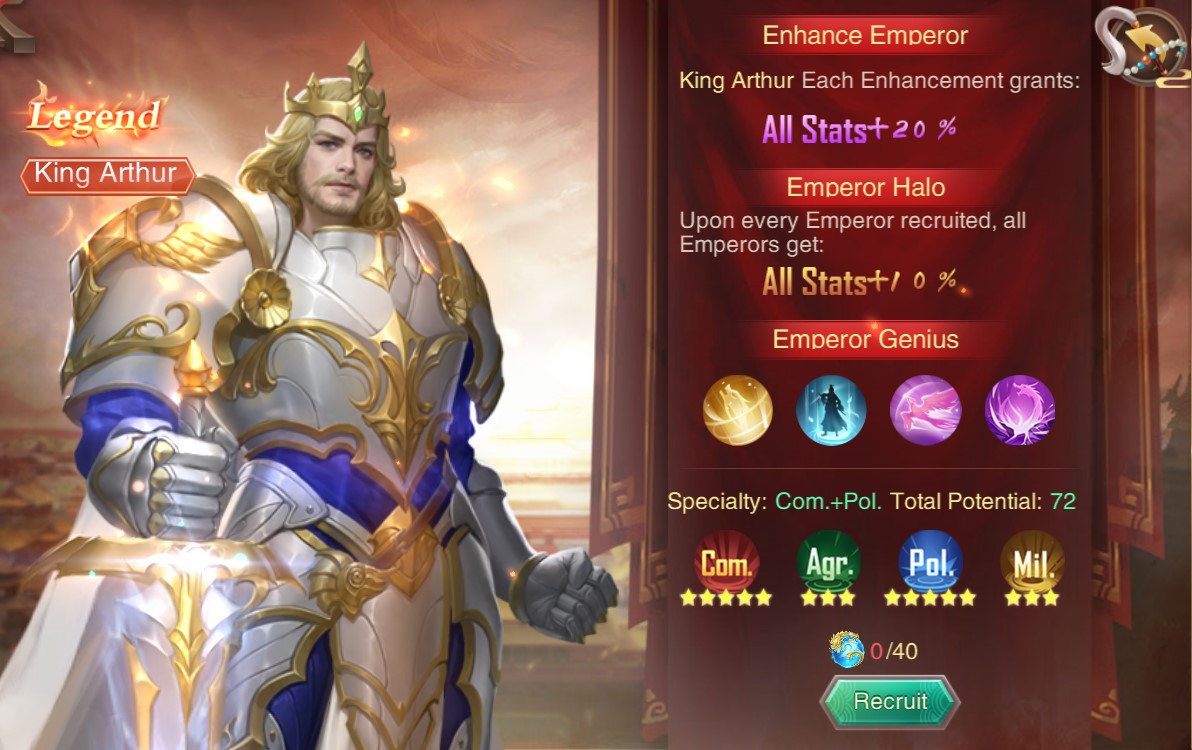1192x750 pixels.
Task: Select the golden globe genius icon
Action: point(738,410)
